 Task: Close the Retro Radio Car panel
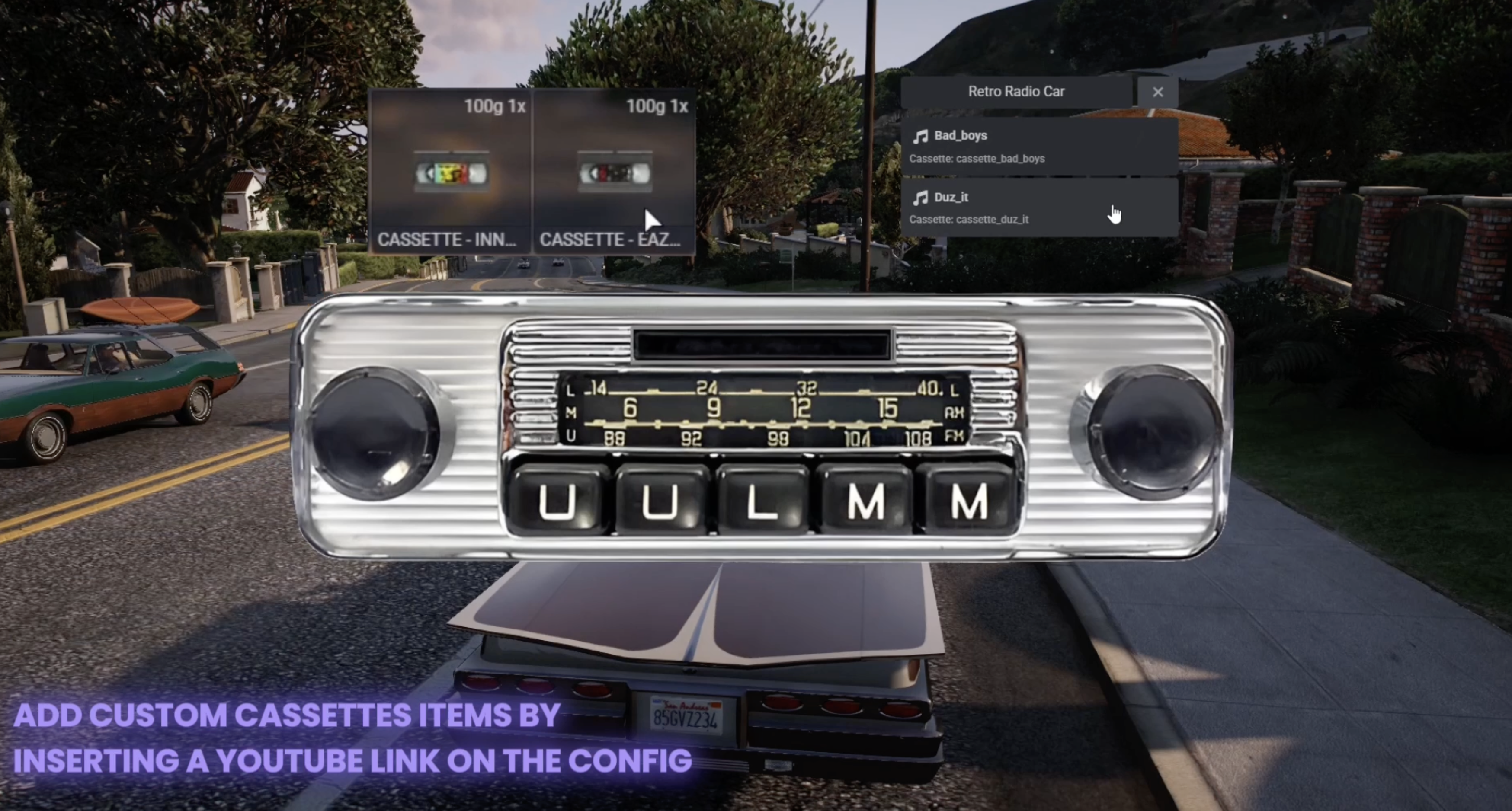pyautogui.click(x=1157, y=92)
